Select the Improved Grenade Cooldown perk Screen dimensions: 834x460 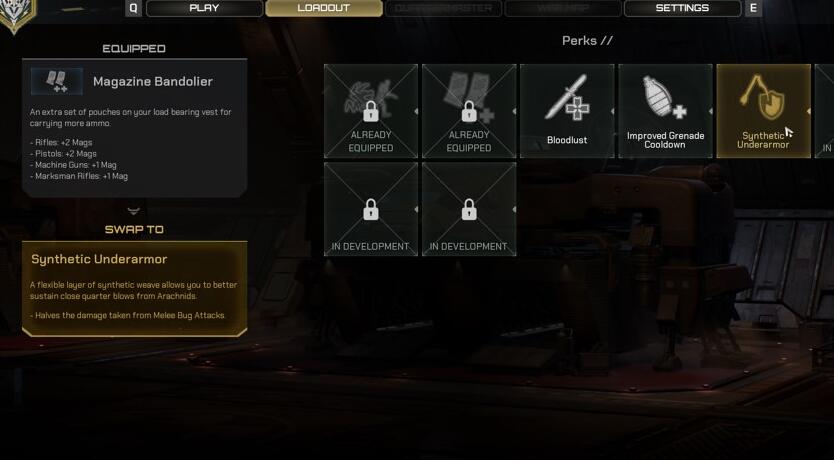(665, 111)
